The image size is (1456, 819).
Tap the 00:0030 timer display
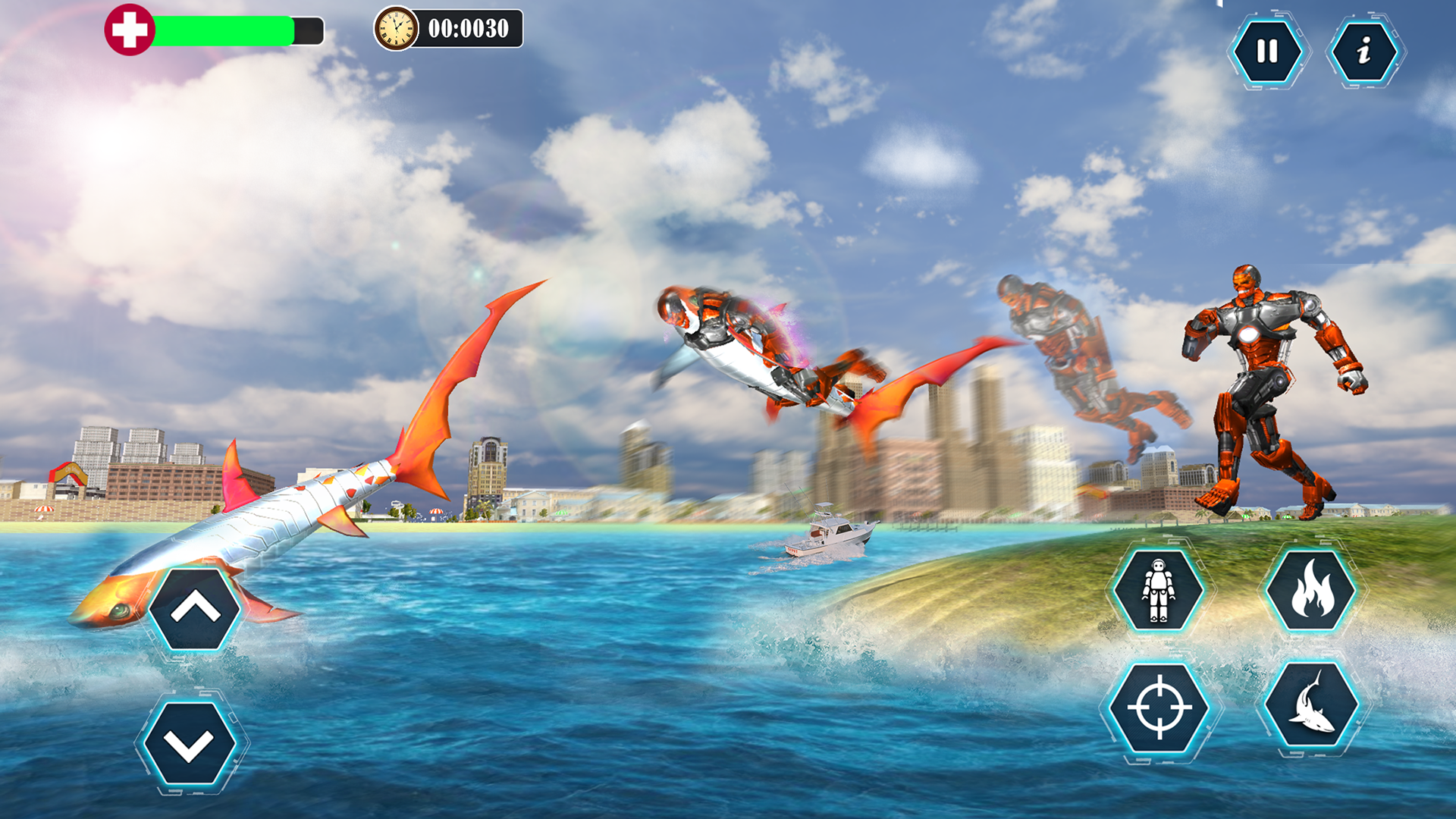click(468, 30)
